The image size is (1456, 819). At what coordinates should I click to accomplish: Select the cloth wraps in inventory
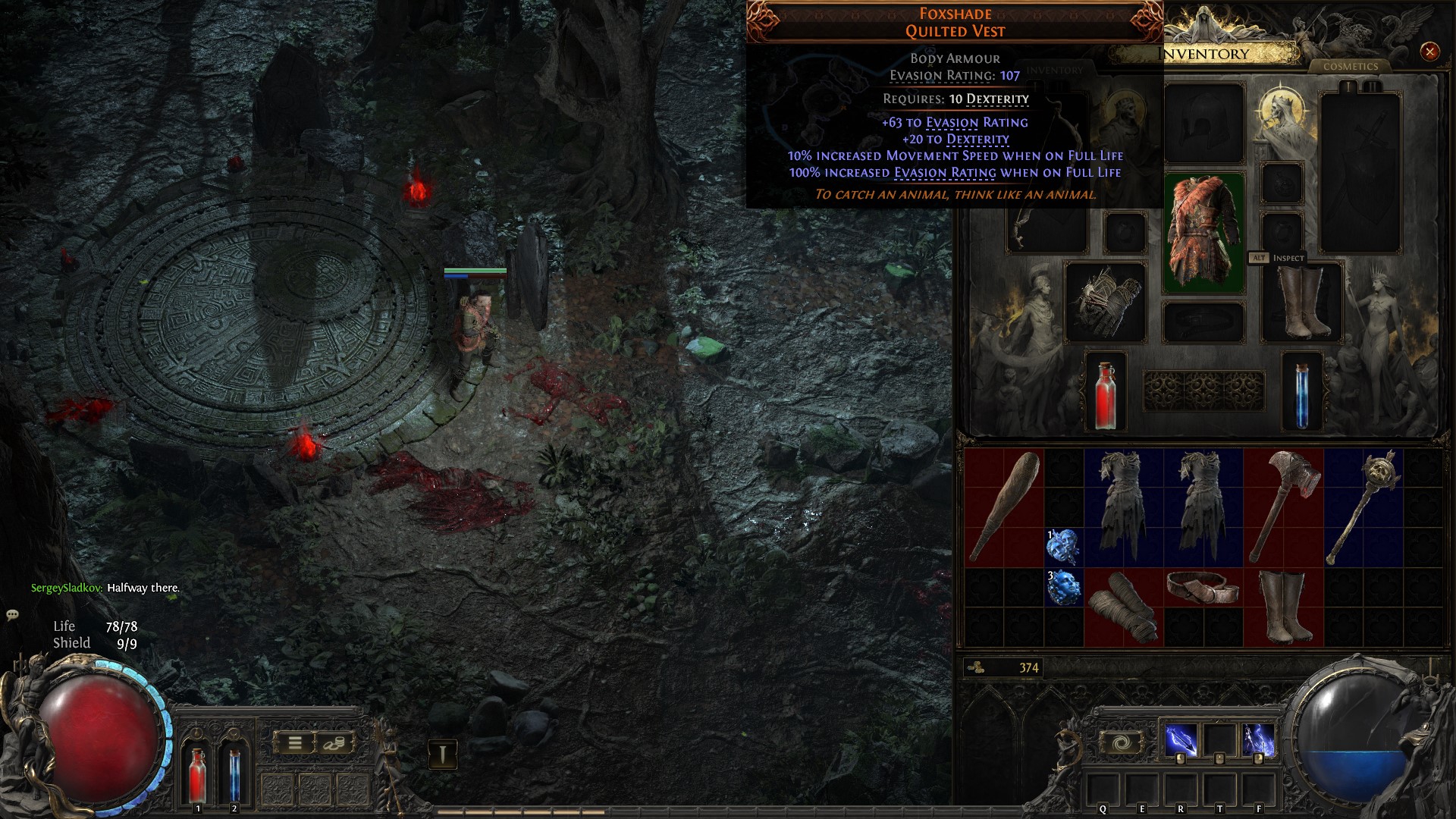(x=1124, y=607)
